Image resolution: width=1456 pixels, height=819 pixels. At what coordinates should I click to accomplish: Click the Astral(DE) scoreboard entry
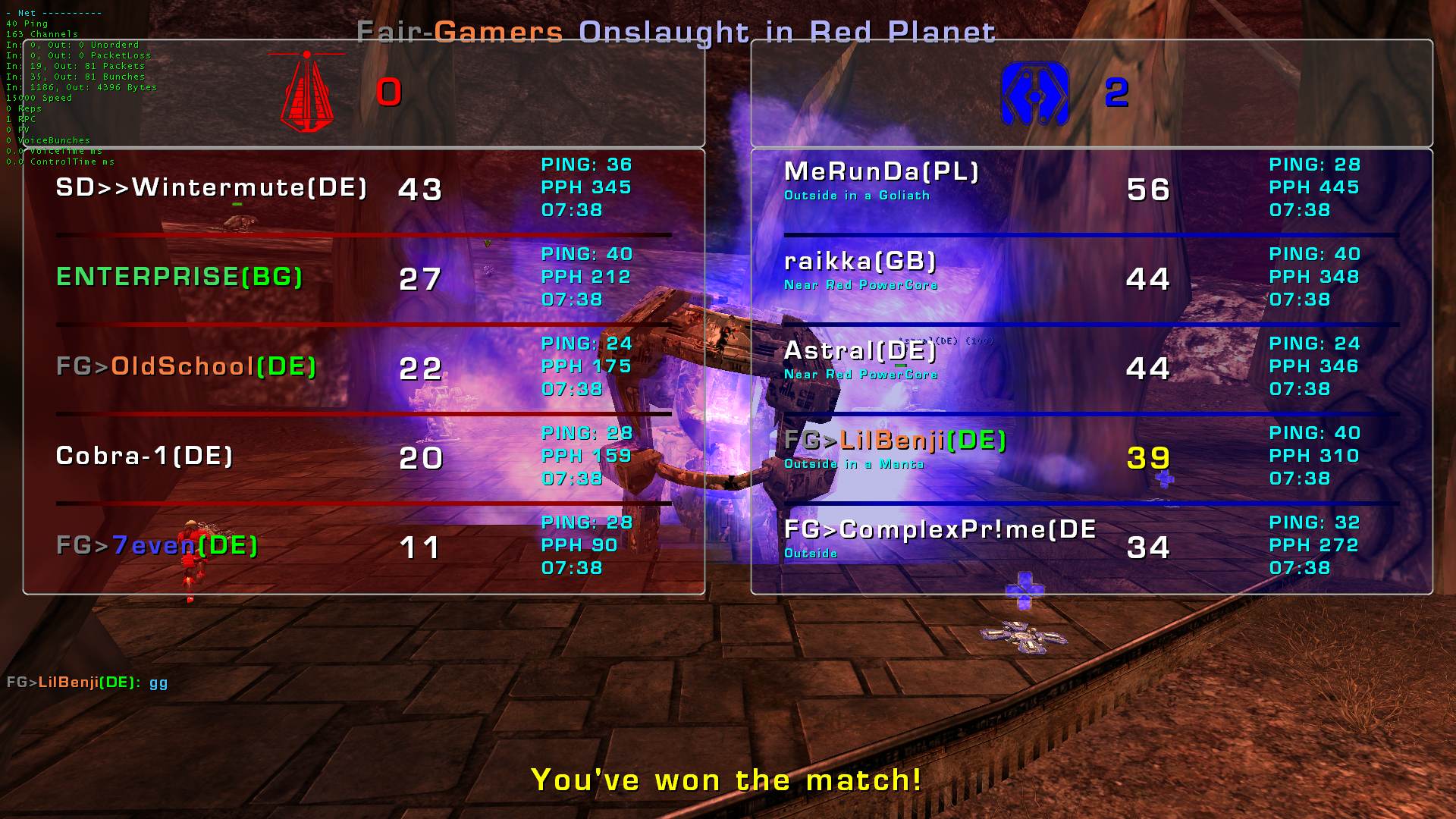860,351
